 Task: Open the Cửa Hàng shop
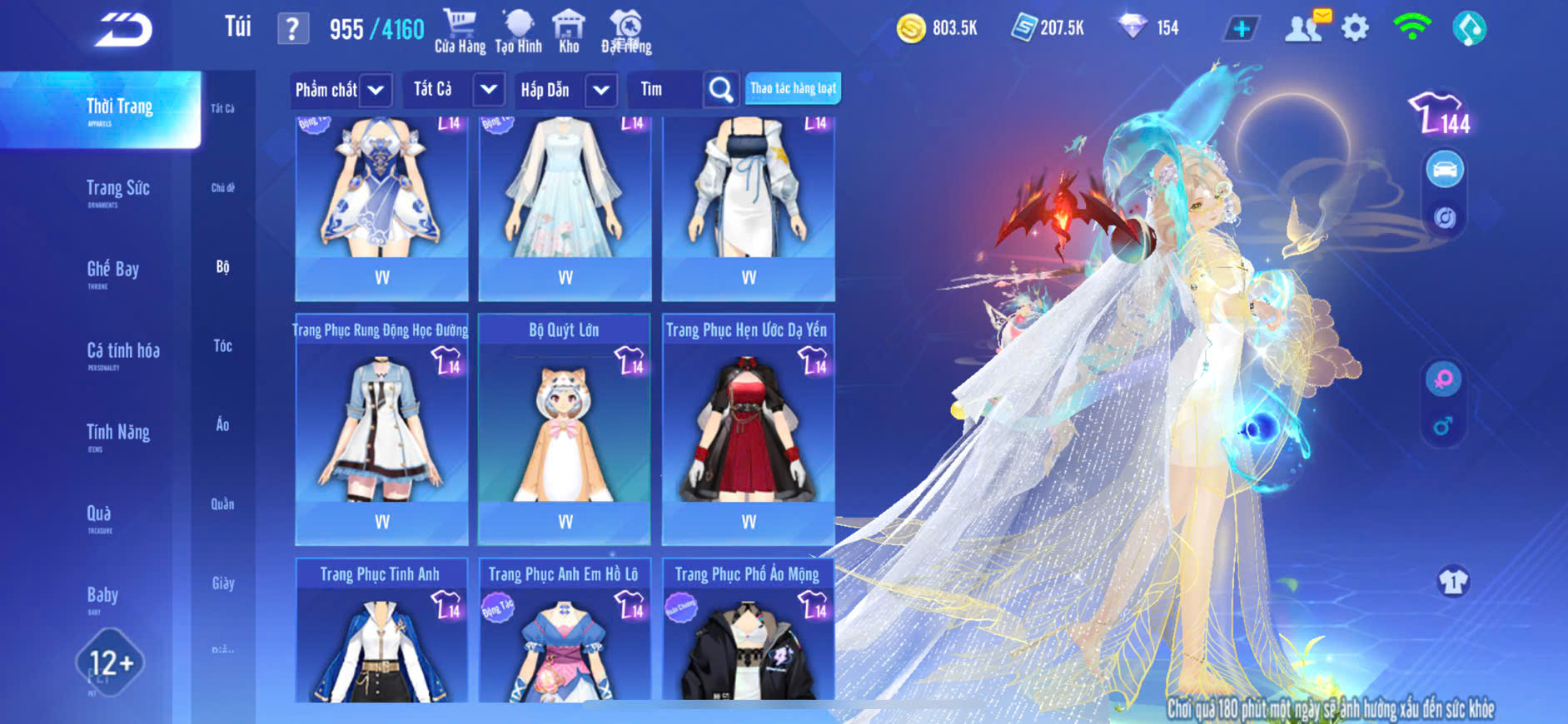click(x=460, y=32)
